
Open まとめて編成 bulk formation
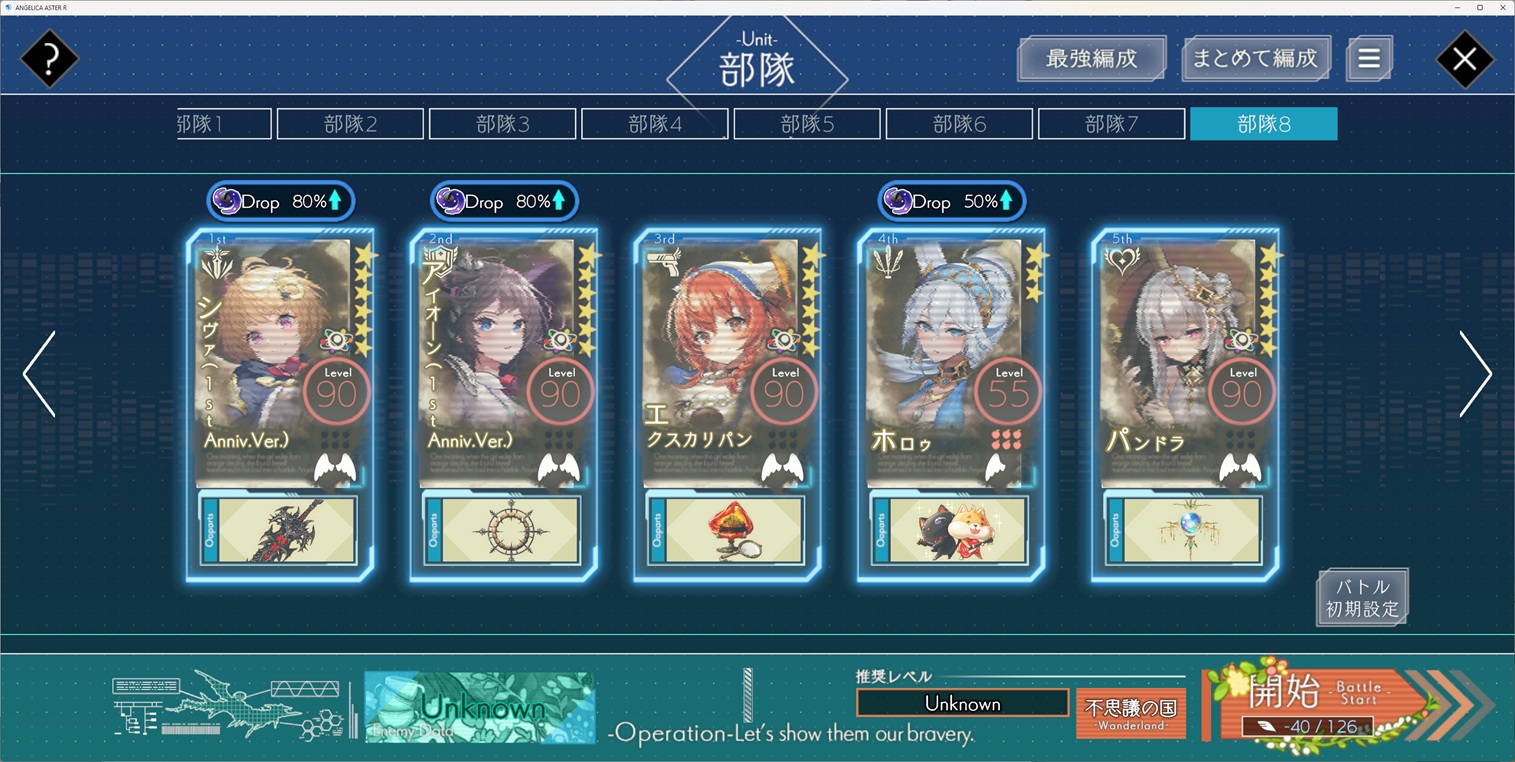point(1255,59)
